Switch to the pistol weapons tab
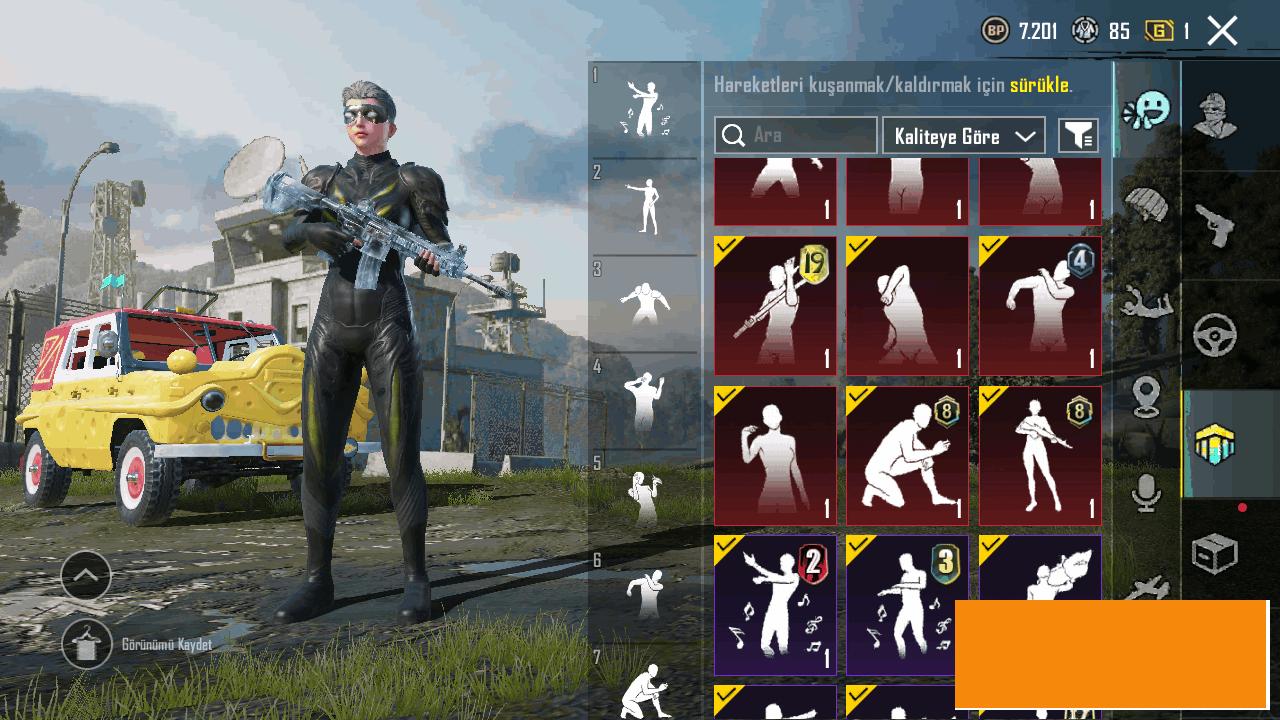The image size is (1280, 720). (1215, 226)
